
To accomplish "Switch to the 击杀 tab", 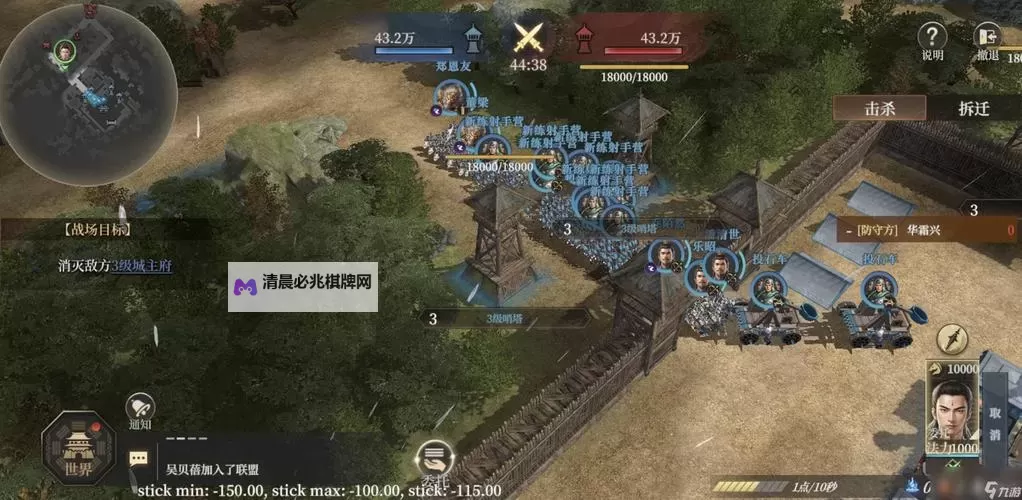I will pyautogui.click(x=880, y=108).
